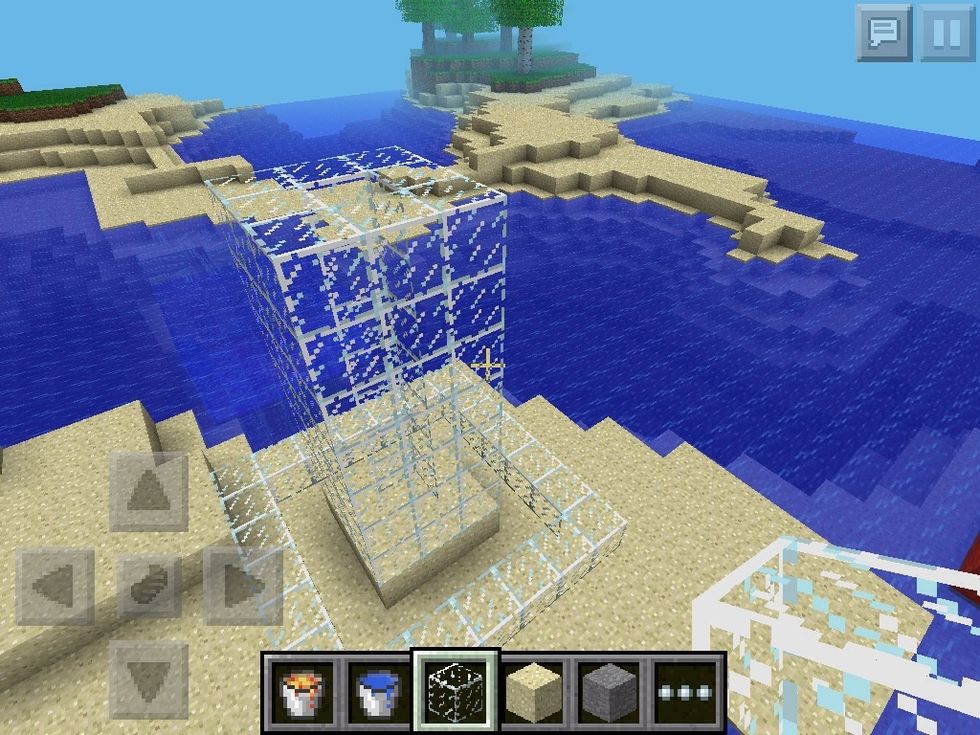Tap the D-pad left arrow

56,586
